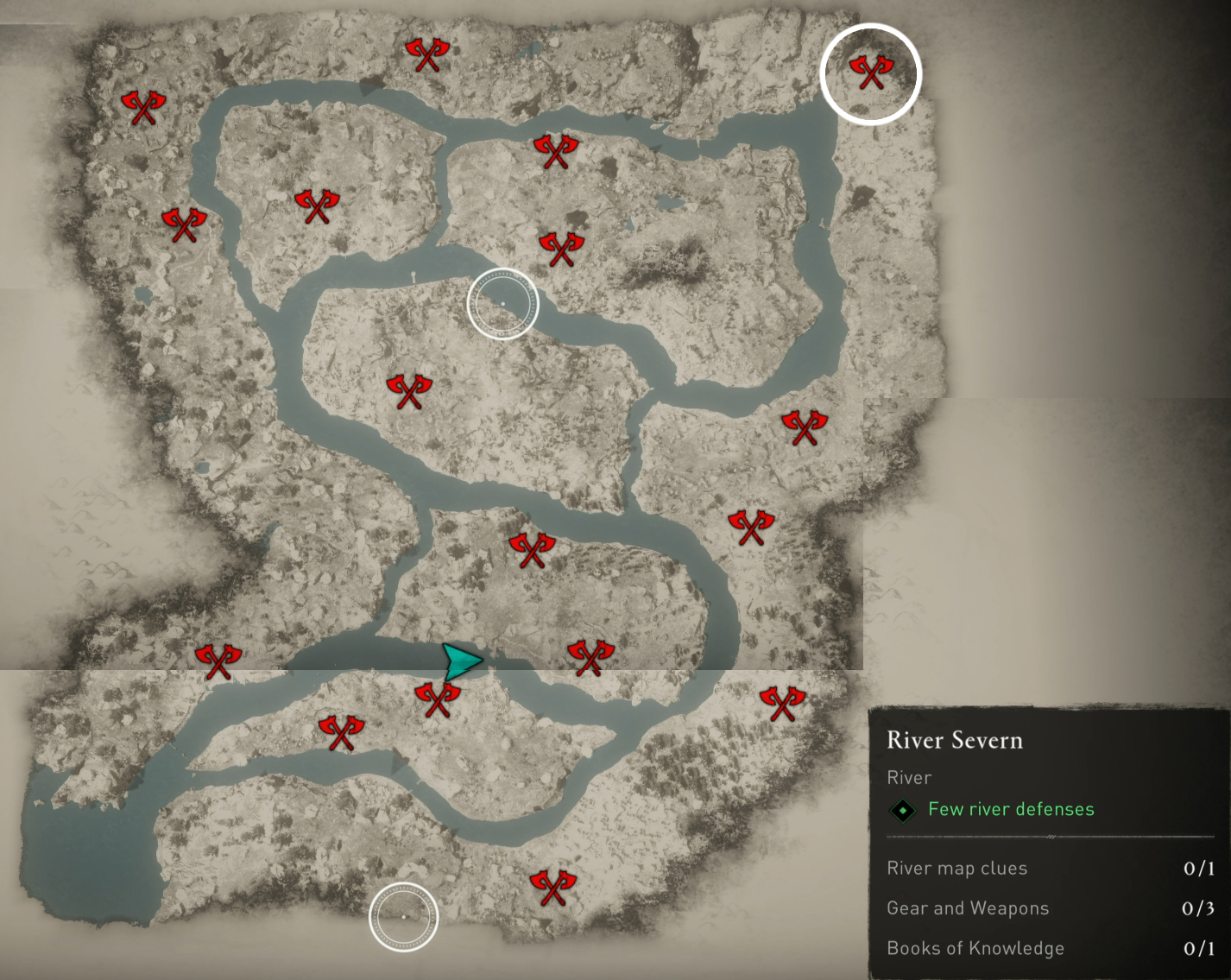
Task: Select the raid axe near the top-left coast
Action: [x=142, y=107]
